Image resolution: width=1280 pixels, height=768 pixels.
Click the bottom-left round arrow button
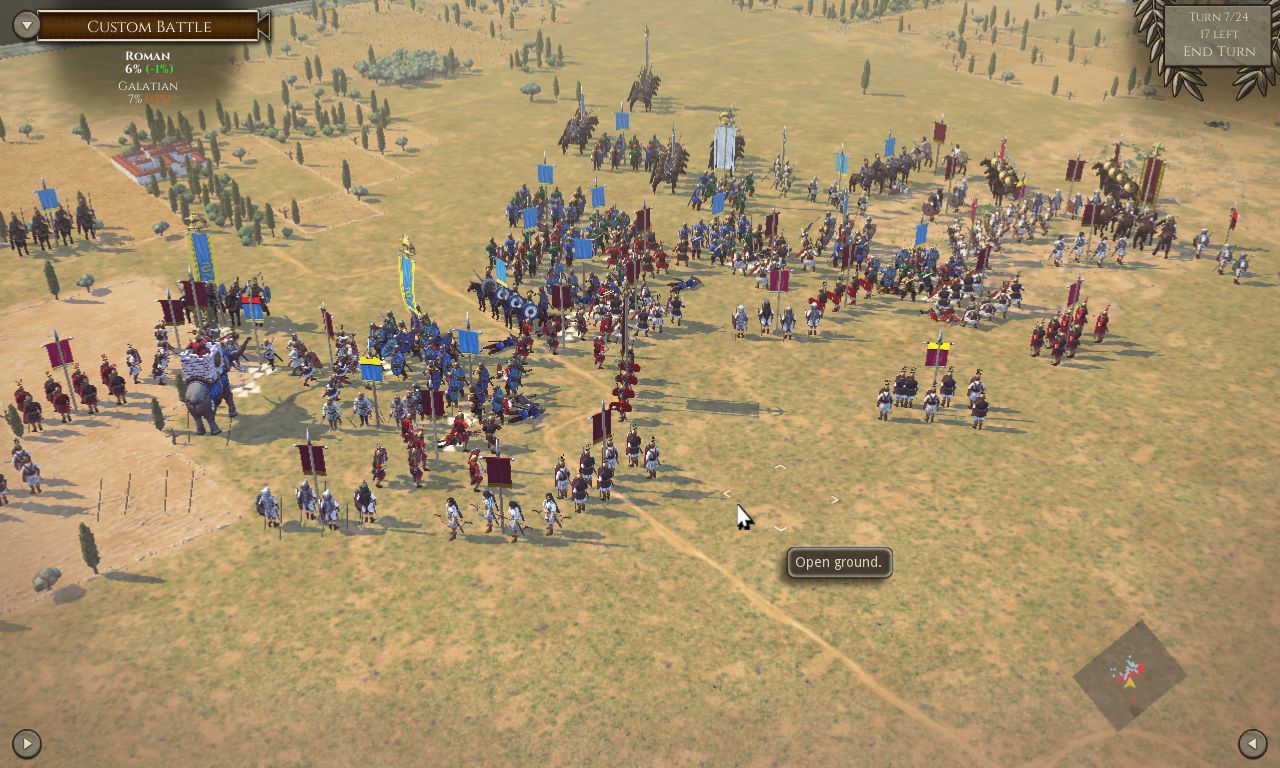[26, 743]
